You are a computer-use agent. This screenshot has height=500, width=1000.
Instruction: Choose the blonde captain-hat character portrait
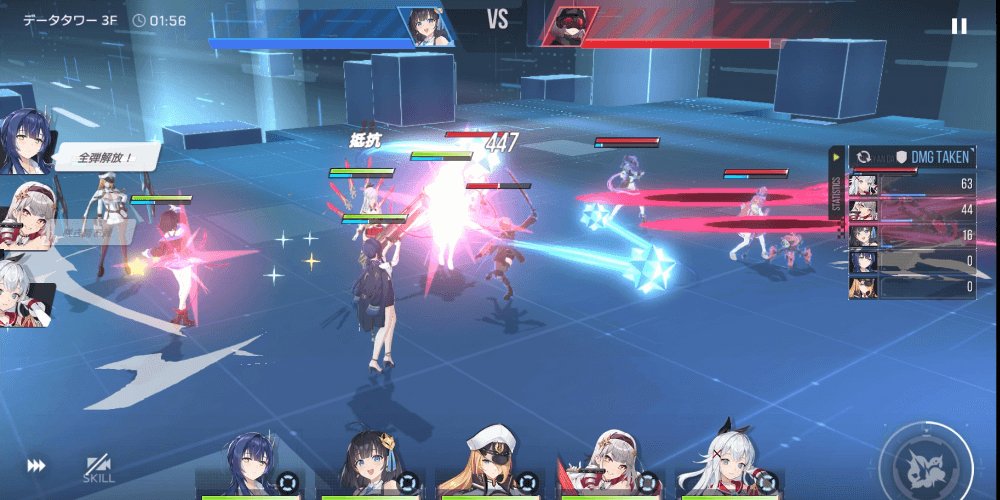(490, 466)
